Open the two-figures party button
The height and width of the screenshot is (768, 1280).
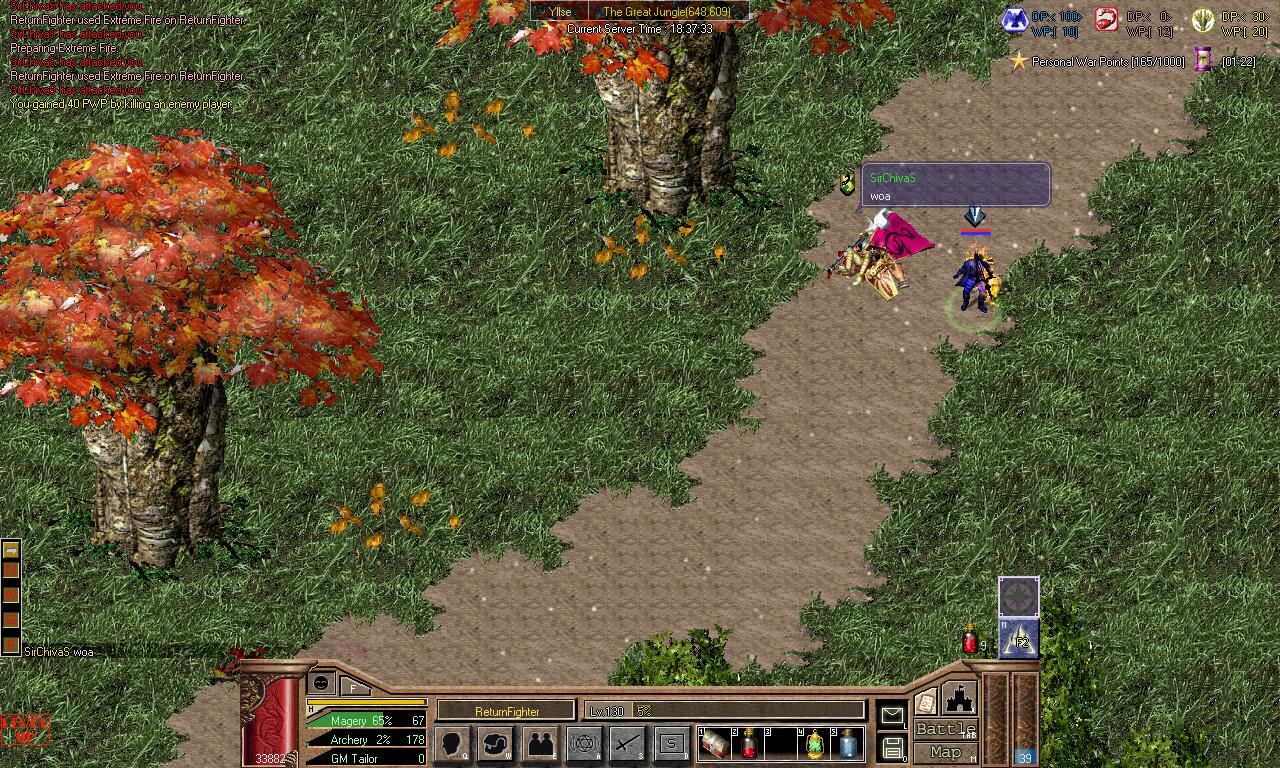(540, 743)
